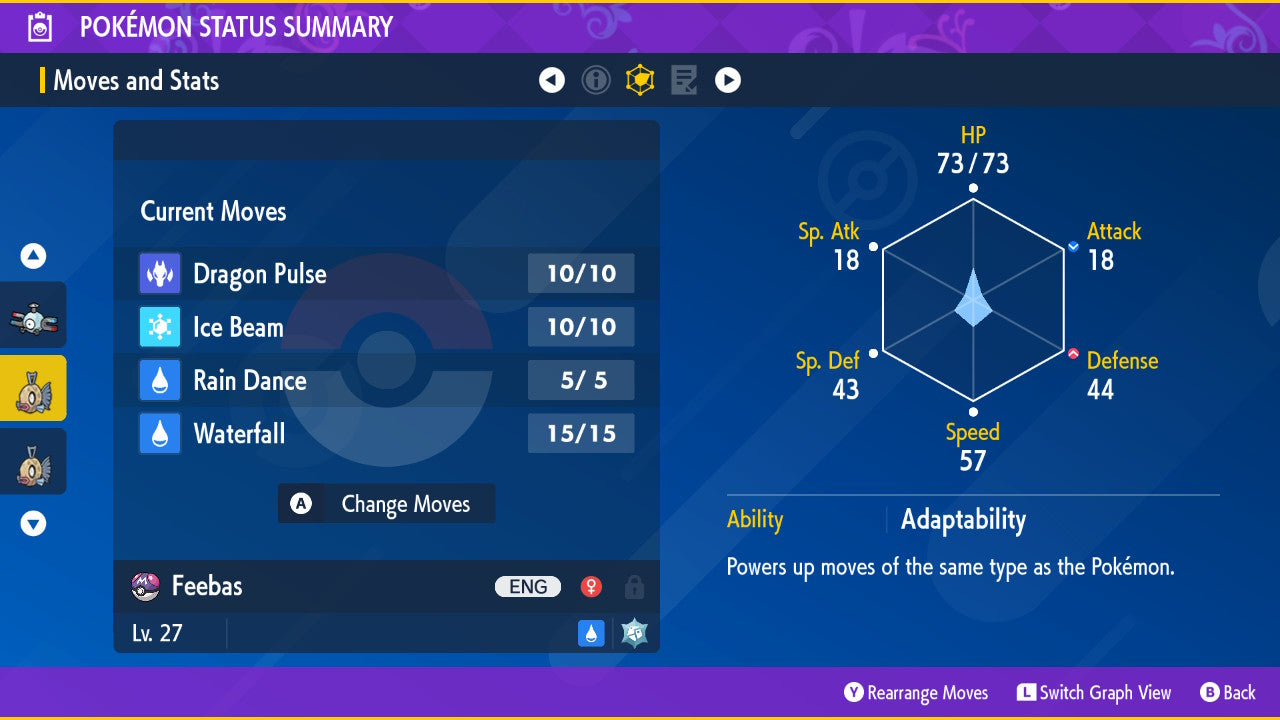Go Back from the summary screen
1280x720 pixels.
1228,693
